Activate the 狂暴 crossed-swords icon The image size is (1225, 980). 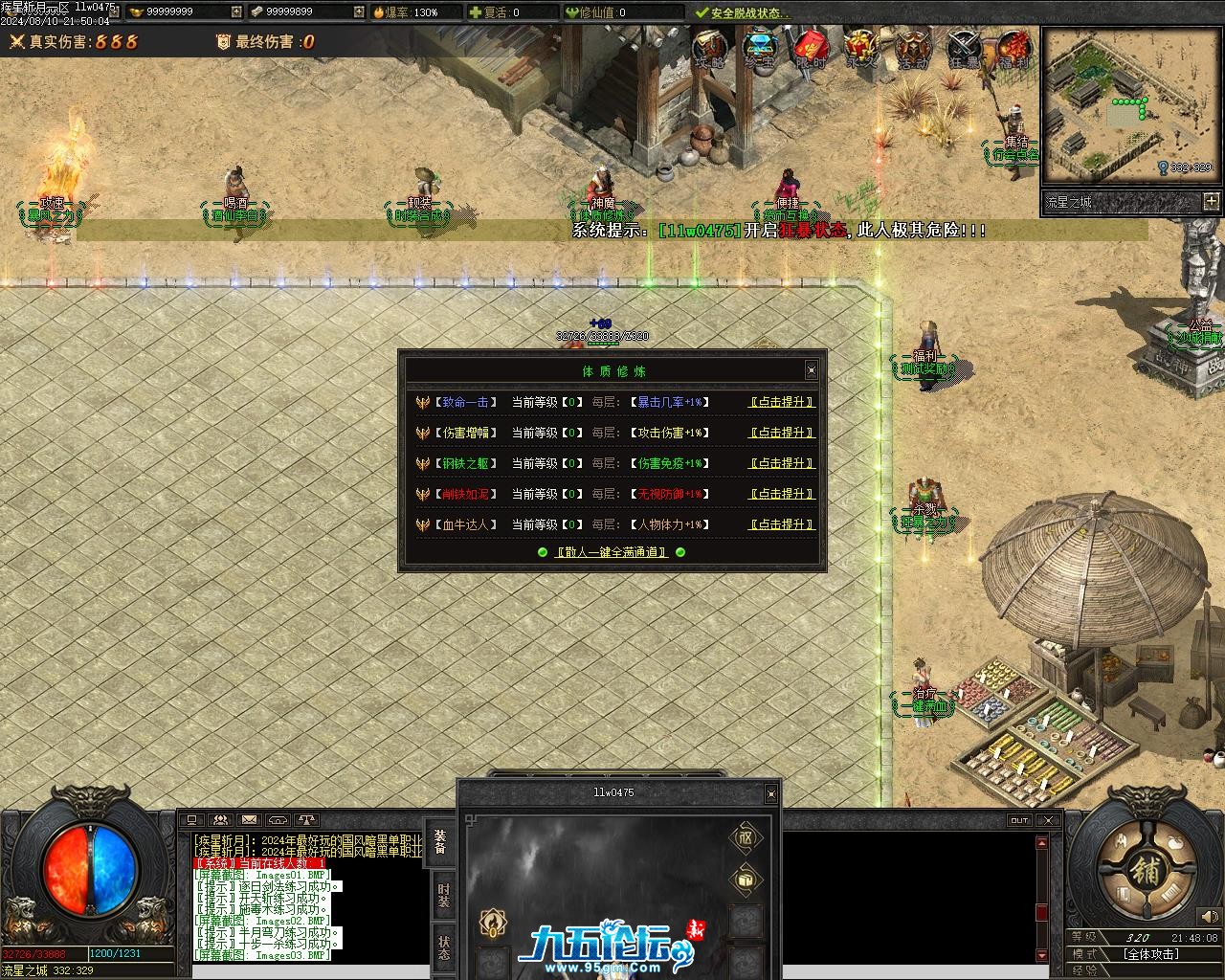click(964, 48)
